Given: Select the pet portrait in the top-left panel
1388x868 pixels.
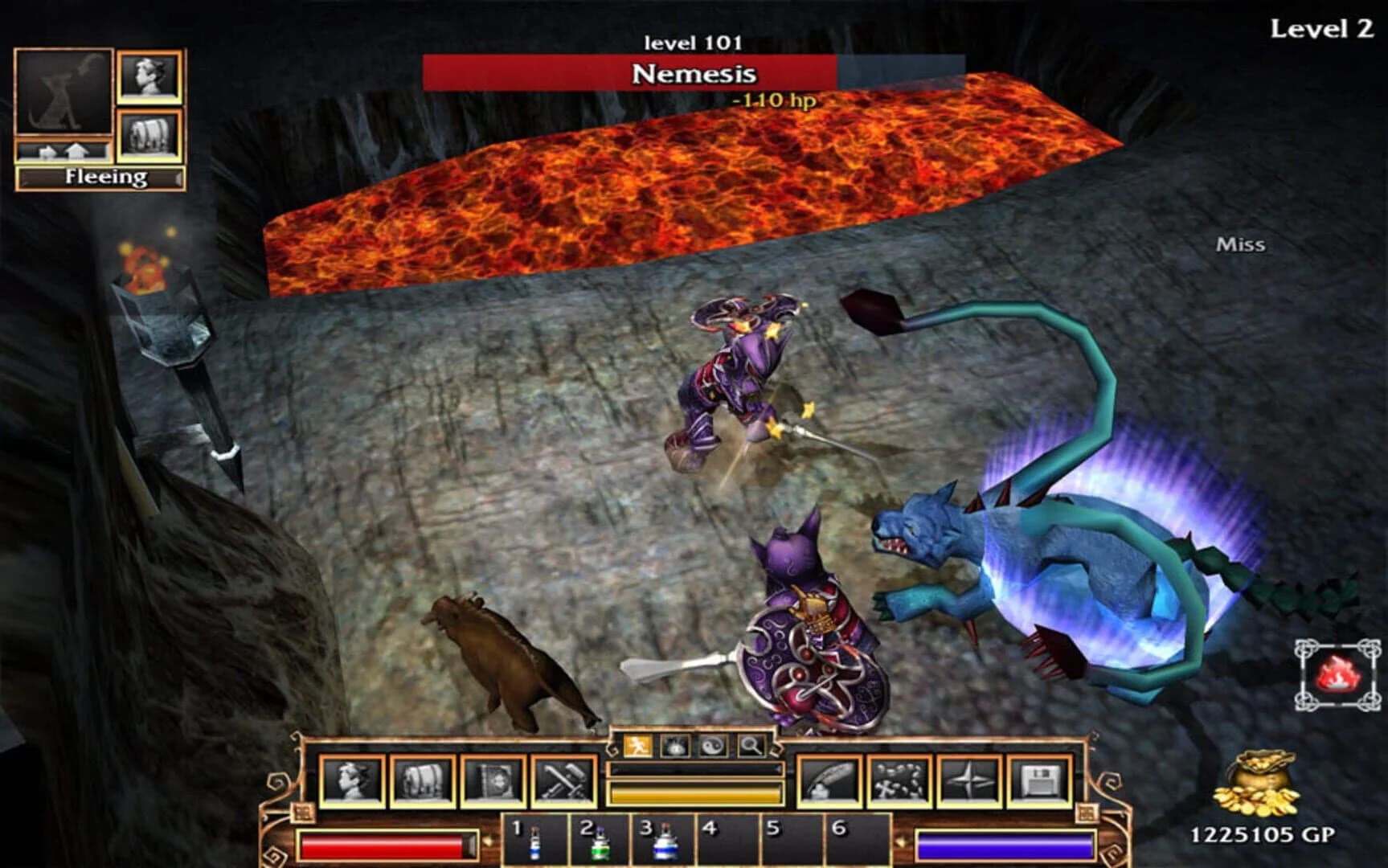Looking at the screenshot, I should (x=63, y=90).
